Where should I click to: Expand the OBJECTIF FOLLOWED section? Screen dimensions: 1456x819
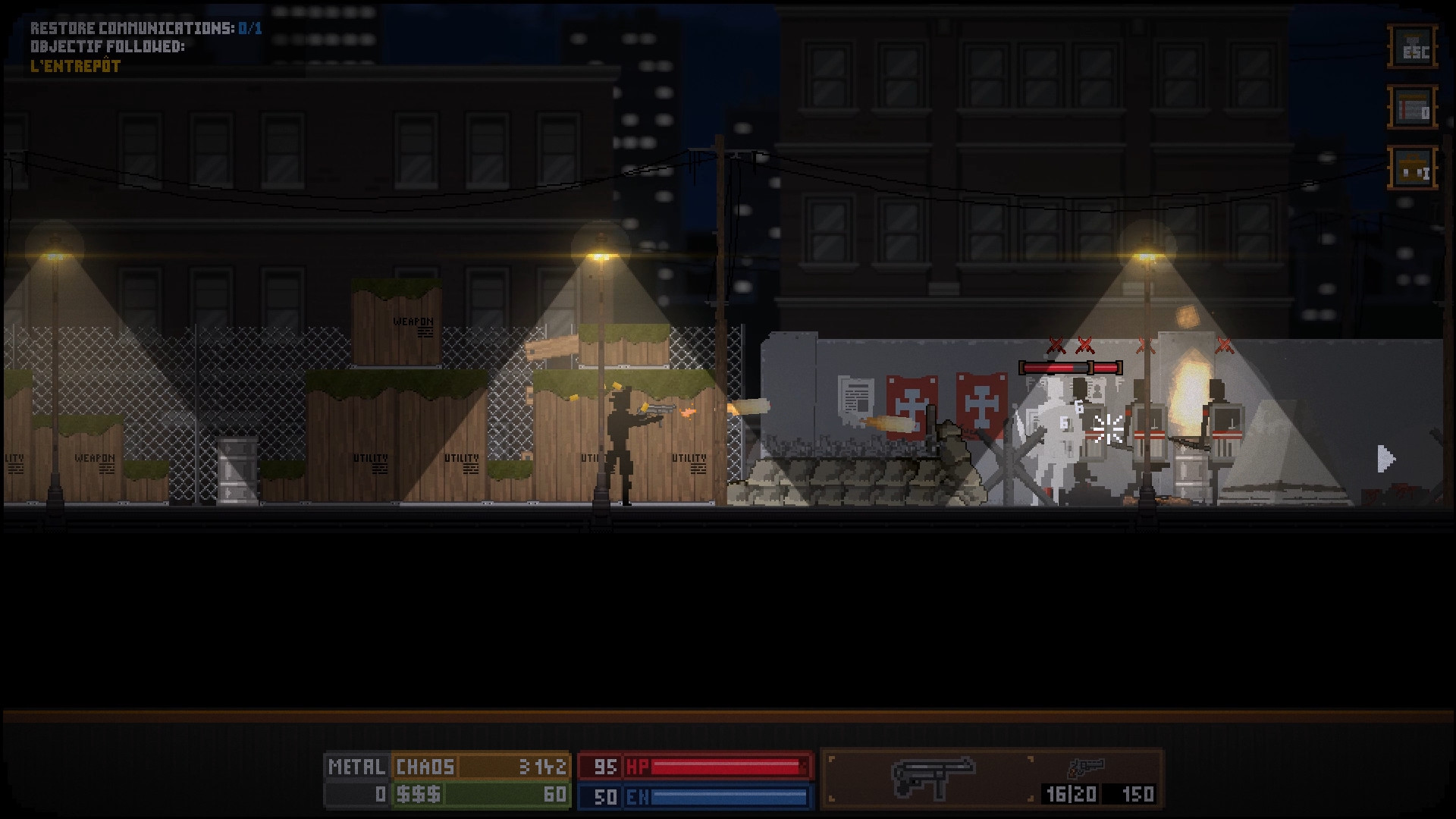(106, 45)
